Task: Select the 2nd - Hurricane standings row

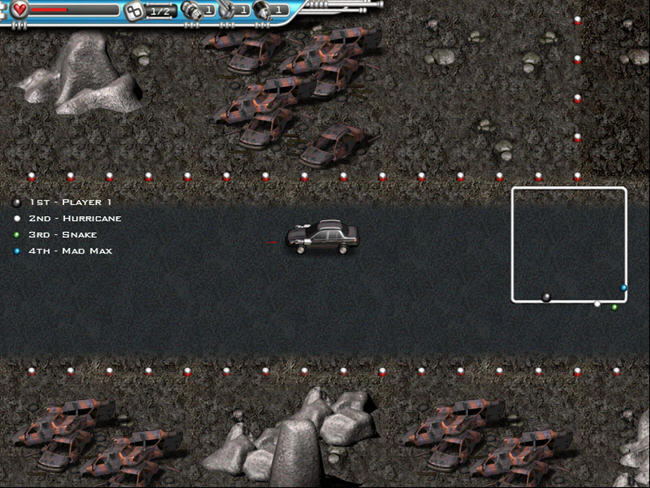Action: [x=74, y=218]
